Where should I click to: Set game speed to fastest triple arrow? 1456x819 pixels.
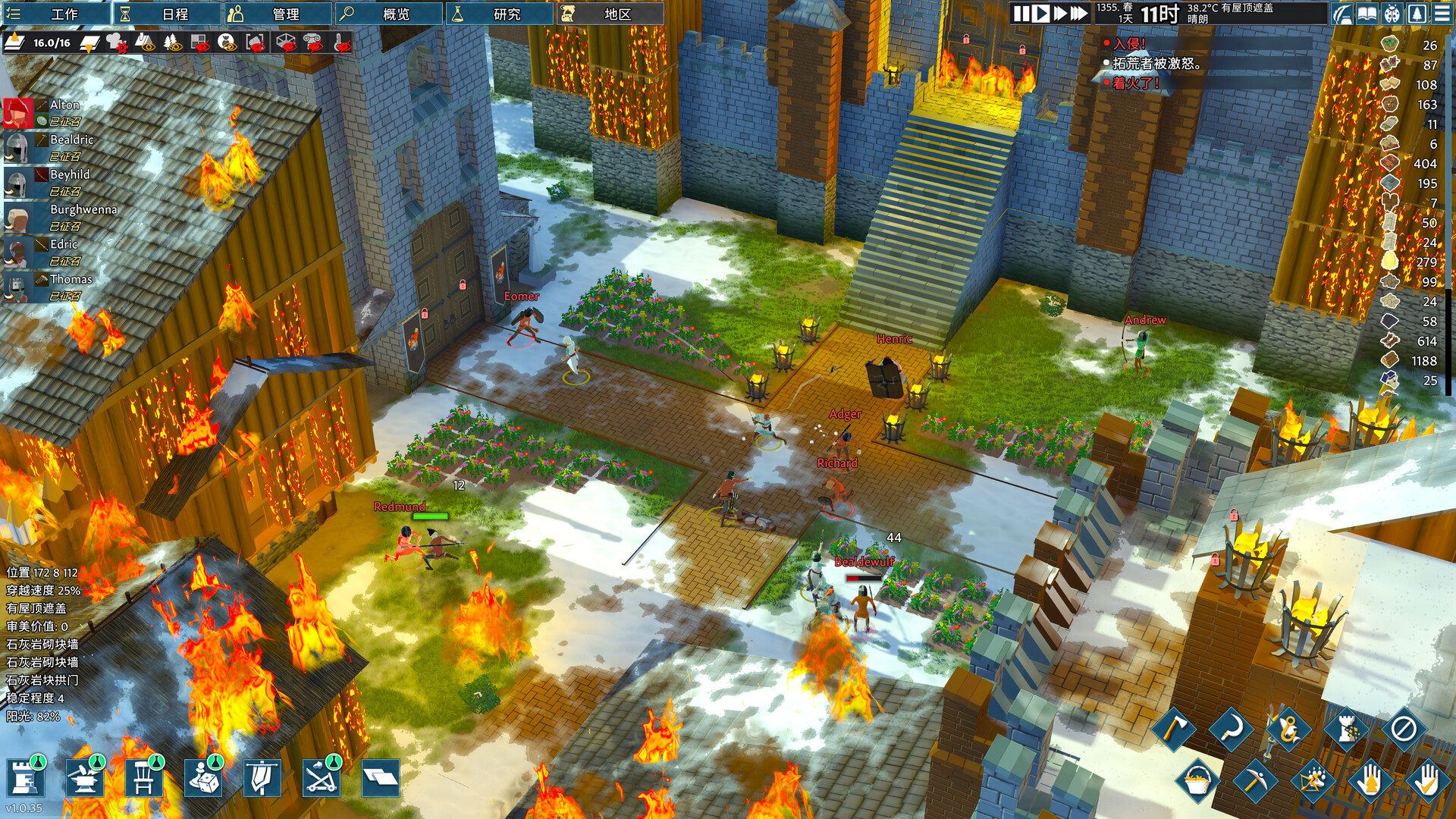pos(1078,14)
